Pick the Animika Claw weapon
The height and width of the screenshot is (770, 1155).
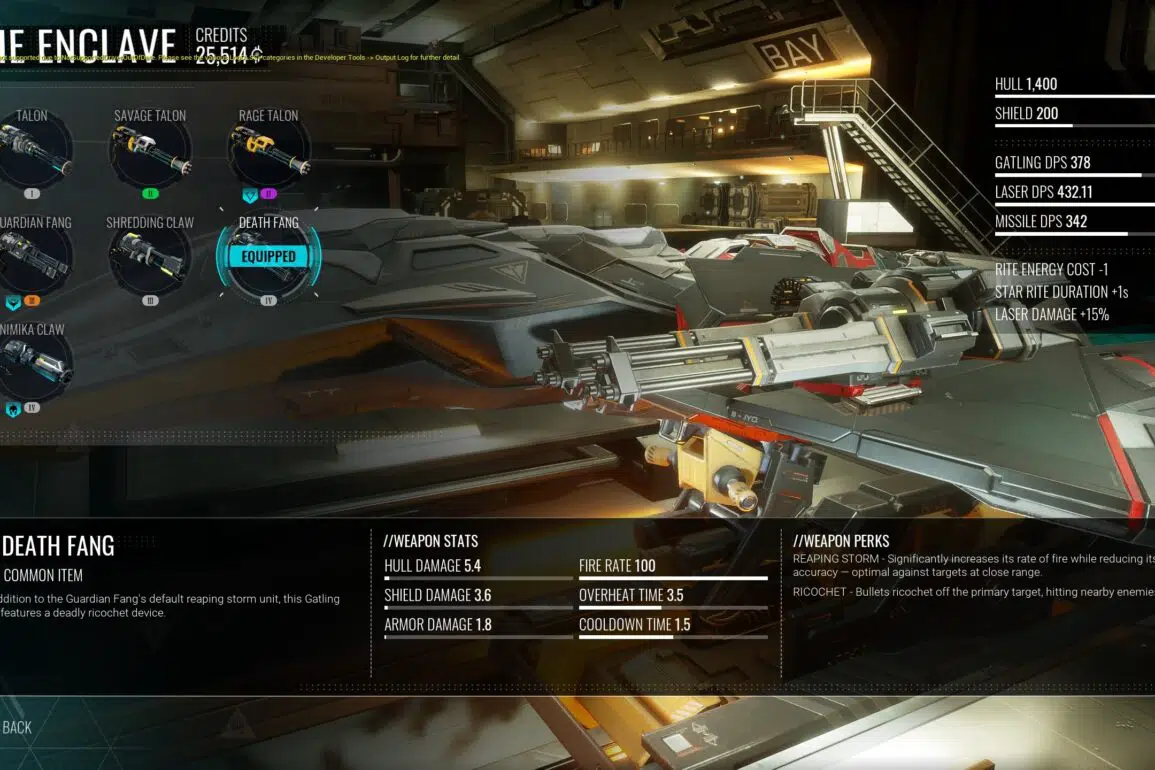[32, 365]
